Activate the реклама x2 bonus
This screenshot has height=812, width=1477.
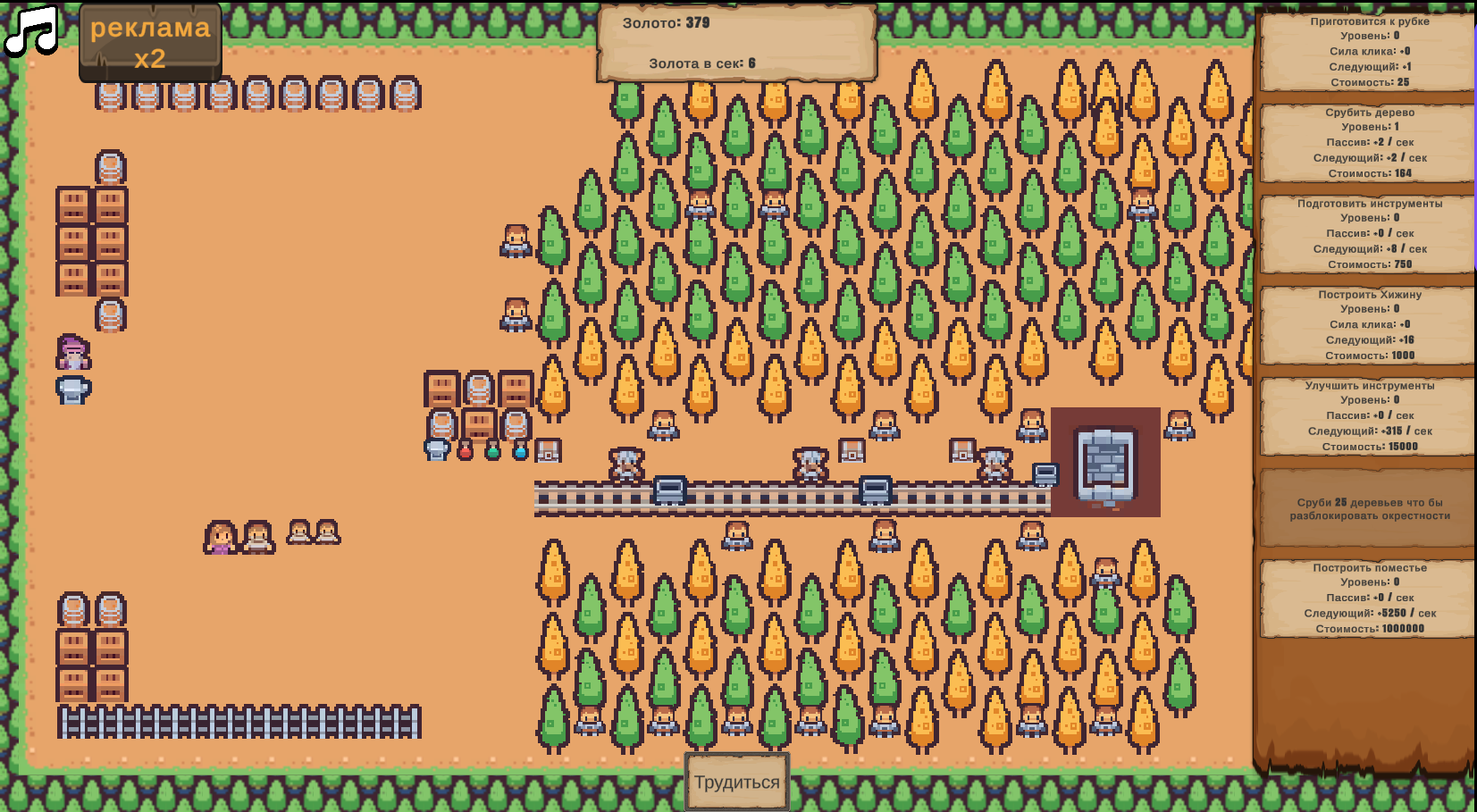(149, 43)
